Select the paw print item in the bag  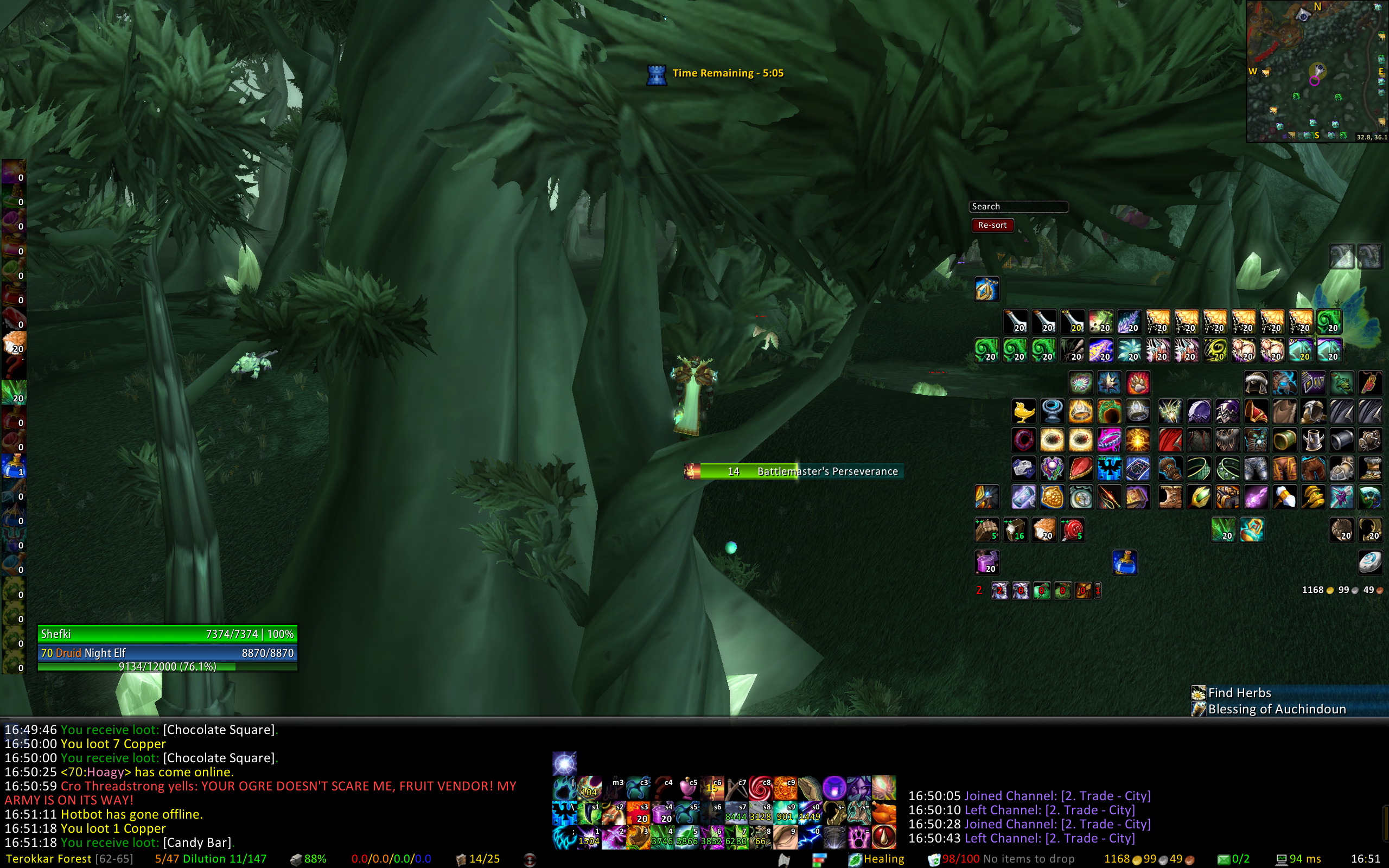click(x=1138, y=383)
